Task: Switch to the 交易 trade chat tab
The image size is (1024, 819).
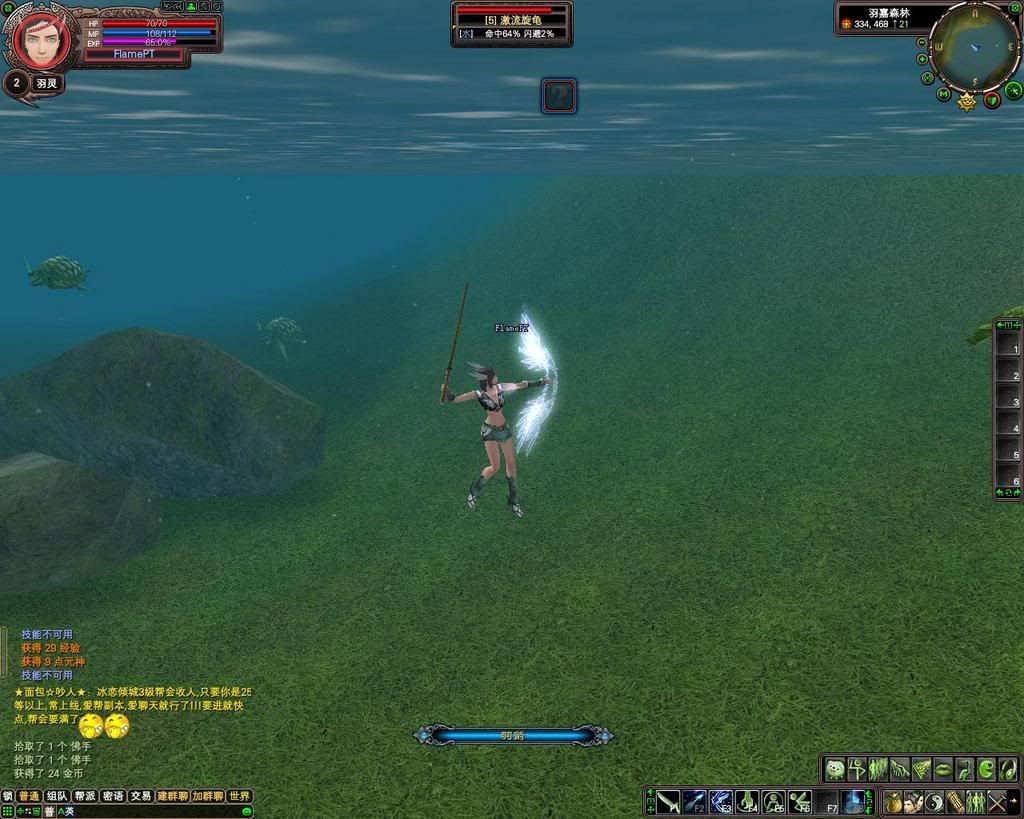Action: [x=141, y=796]
